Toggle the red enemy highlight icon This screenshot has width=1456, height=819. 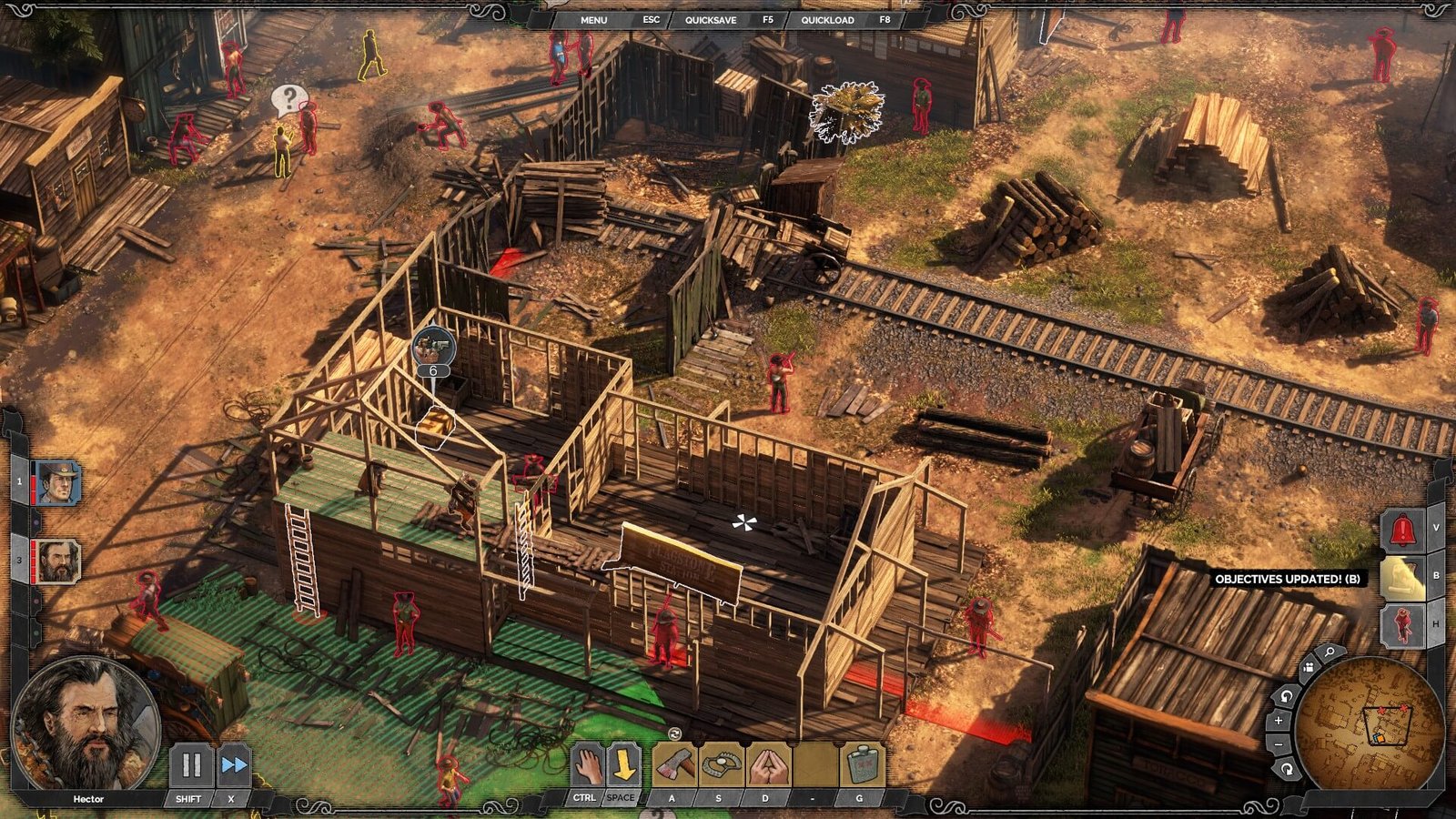click(1402, 625)
